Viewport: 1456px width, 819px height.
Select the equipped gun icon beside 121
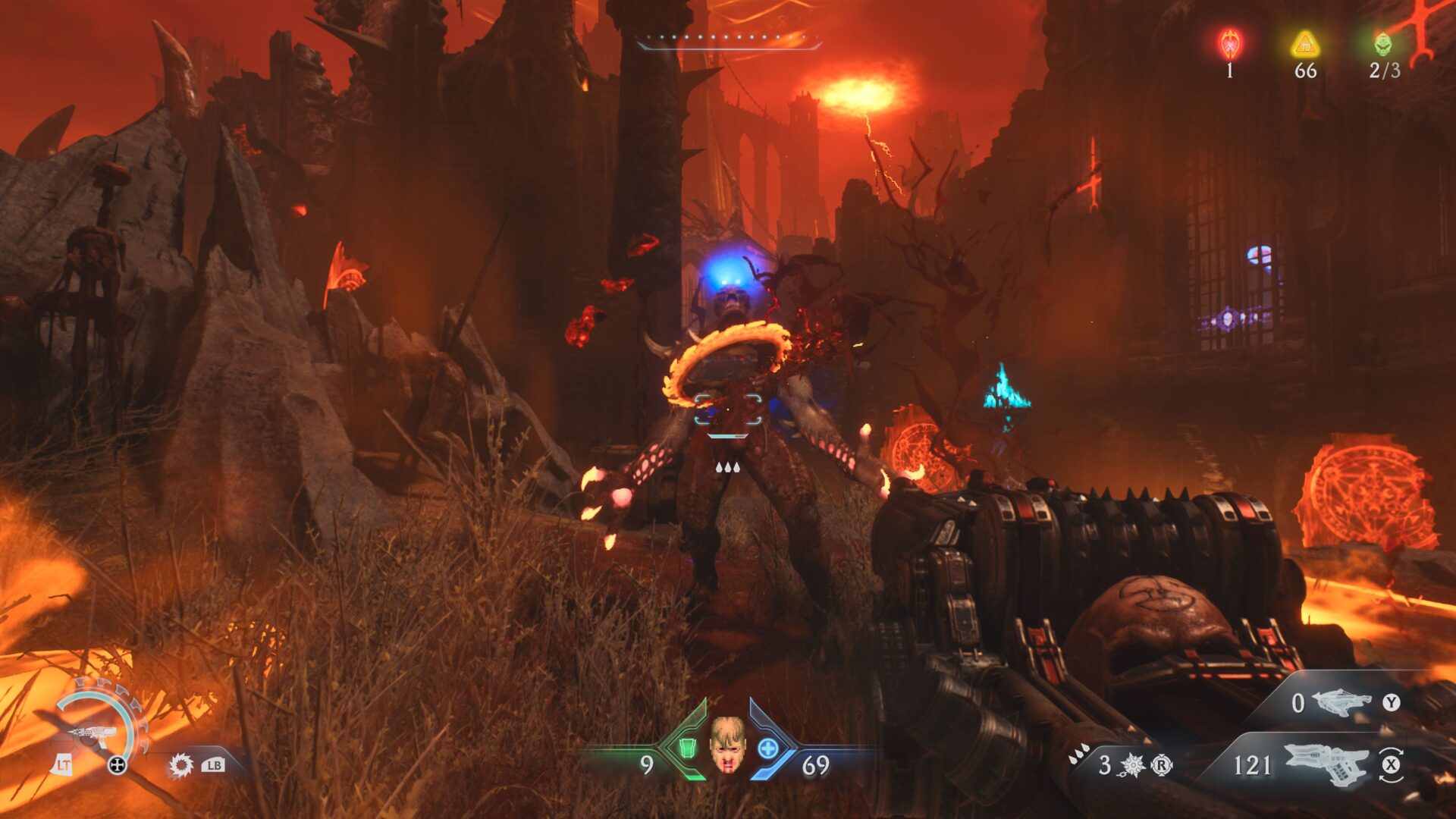tap(1327, 764)
